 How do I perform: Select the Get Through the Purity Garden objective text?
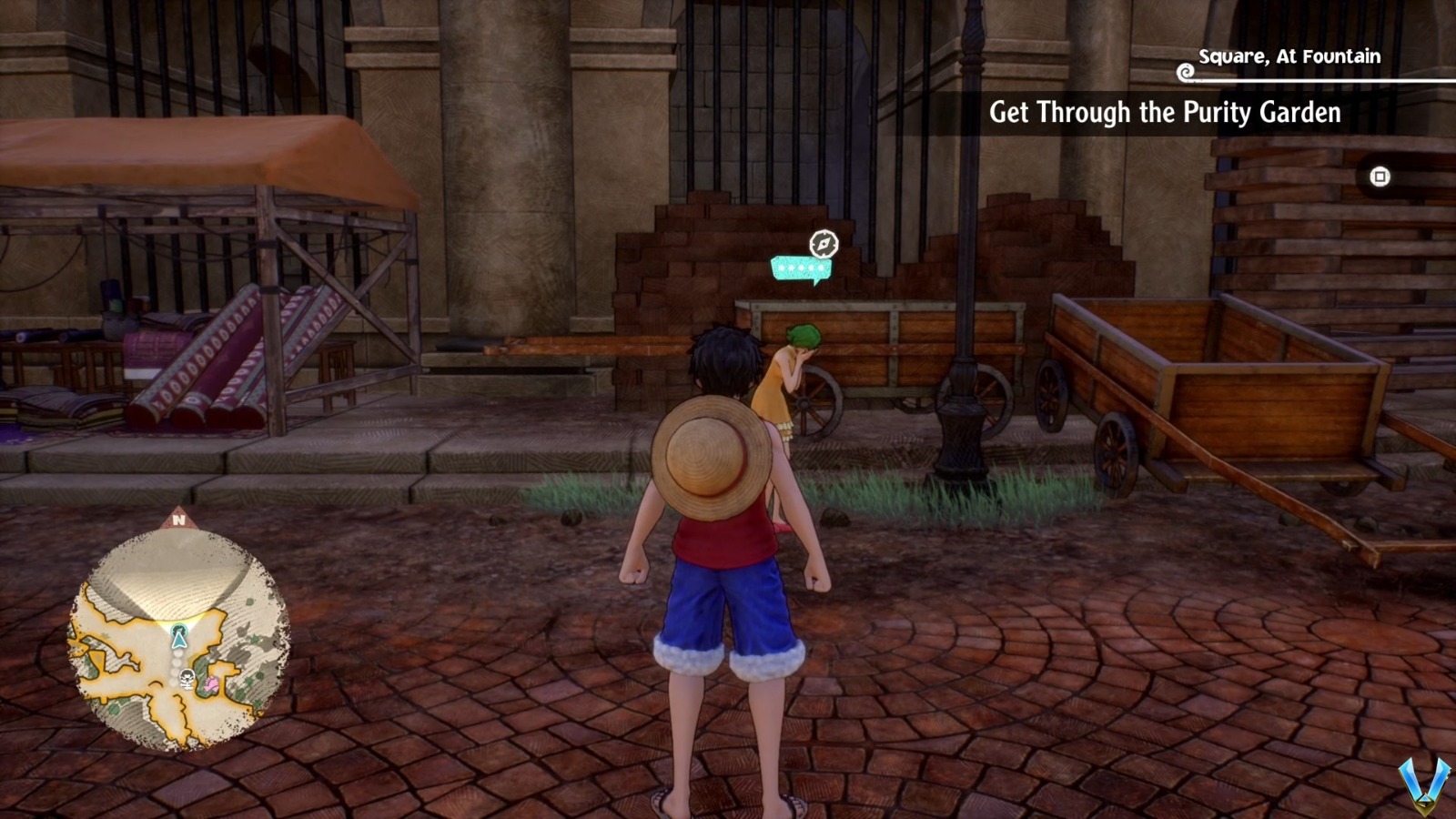tap(1166, 115)
